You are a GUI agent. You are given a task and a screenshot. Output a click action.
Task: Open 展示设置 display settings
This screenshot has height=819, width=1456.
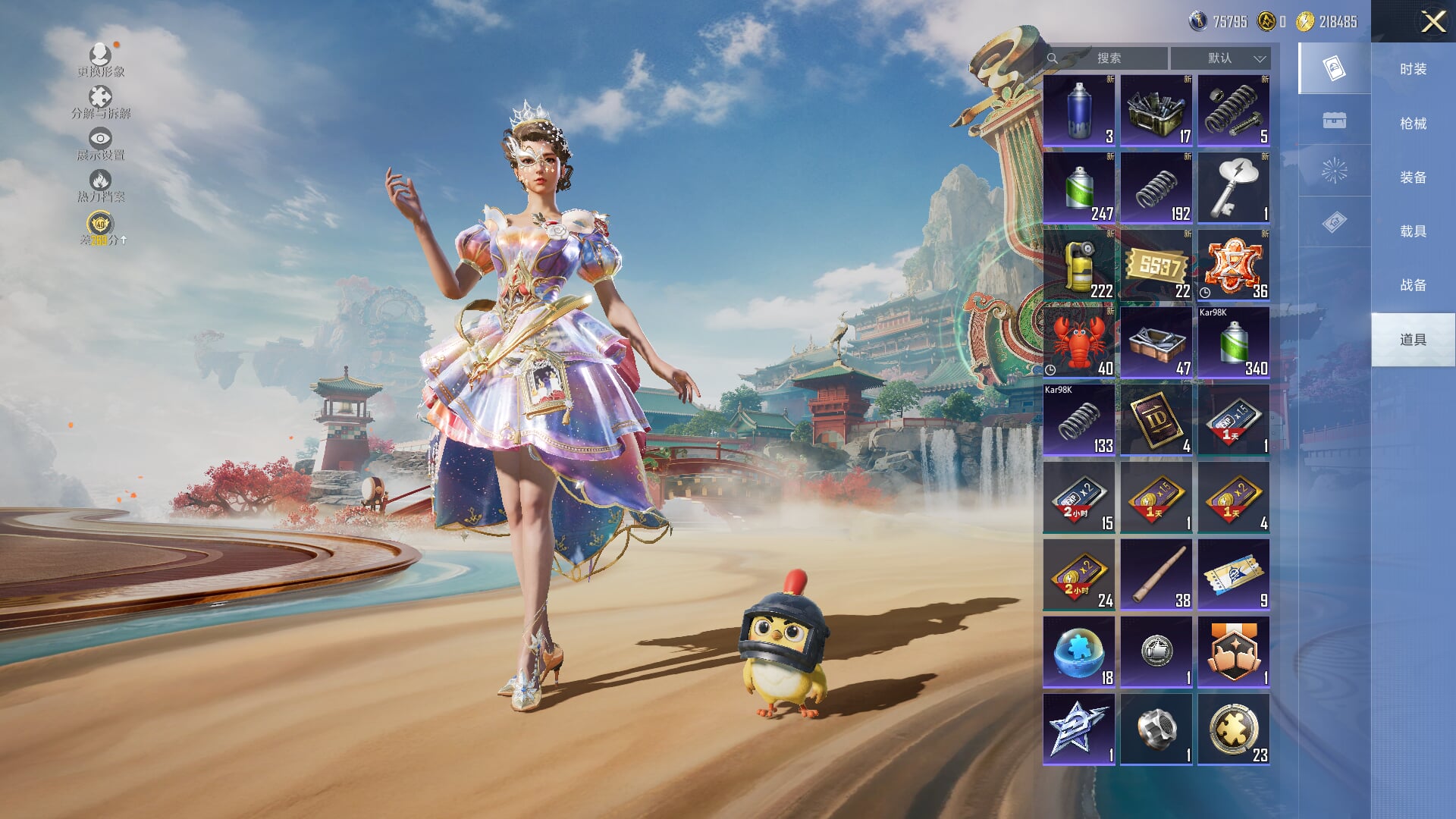(100, 144)
